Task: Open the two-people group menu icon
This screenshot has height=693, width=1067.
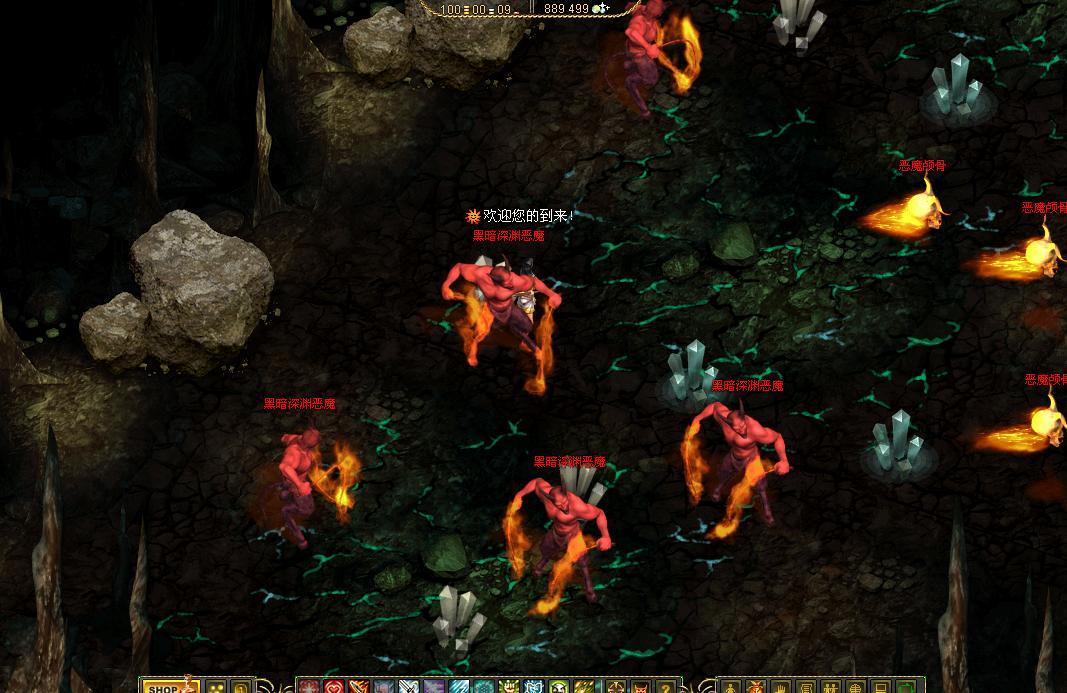Action: (830, 688)
